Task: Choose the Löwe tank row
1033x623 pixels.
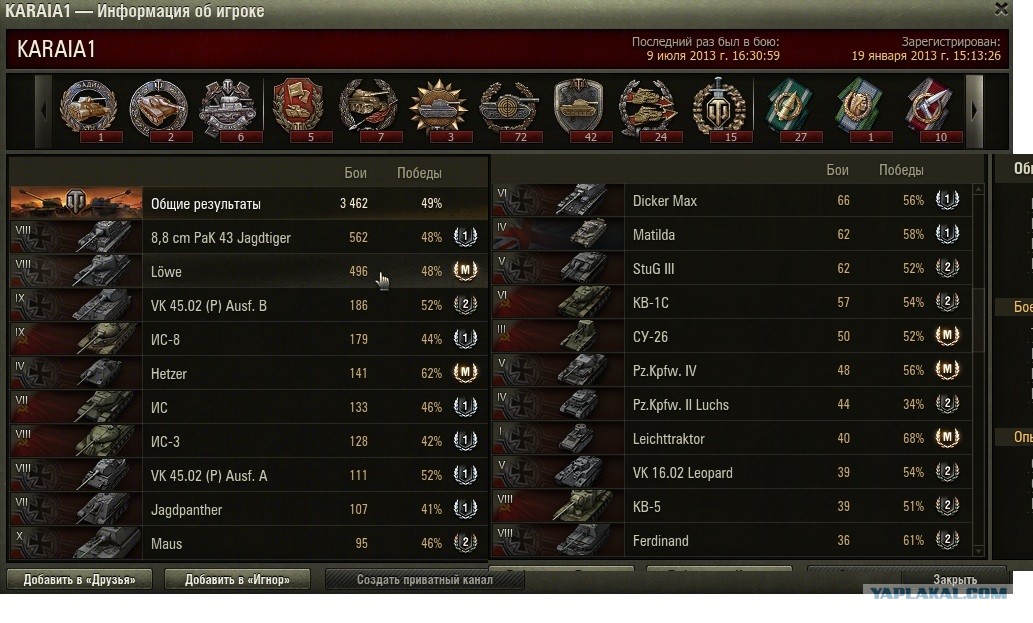Action: tap(249, 272)
